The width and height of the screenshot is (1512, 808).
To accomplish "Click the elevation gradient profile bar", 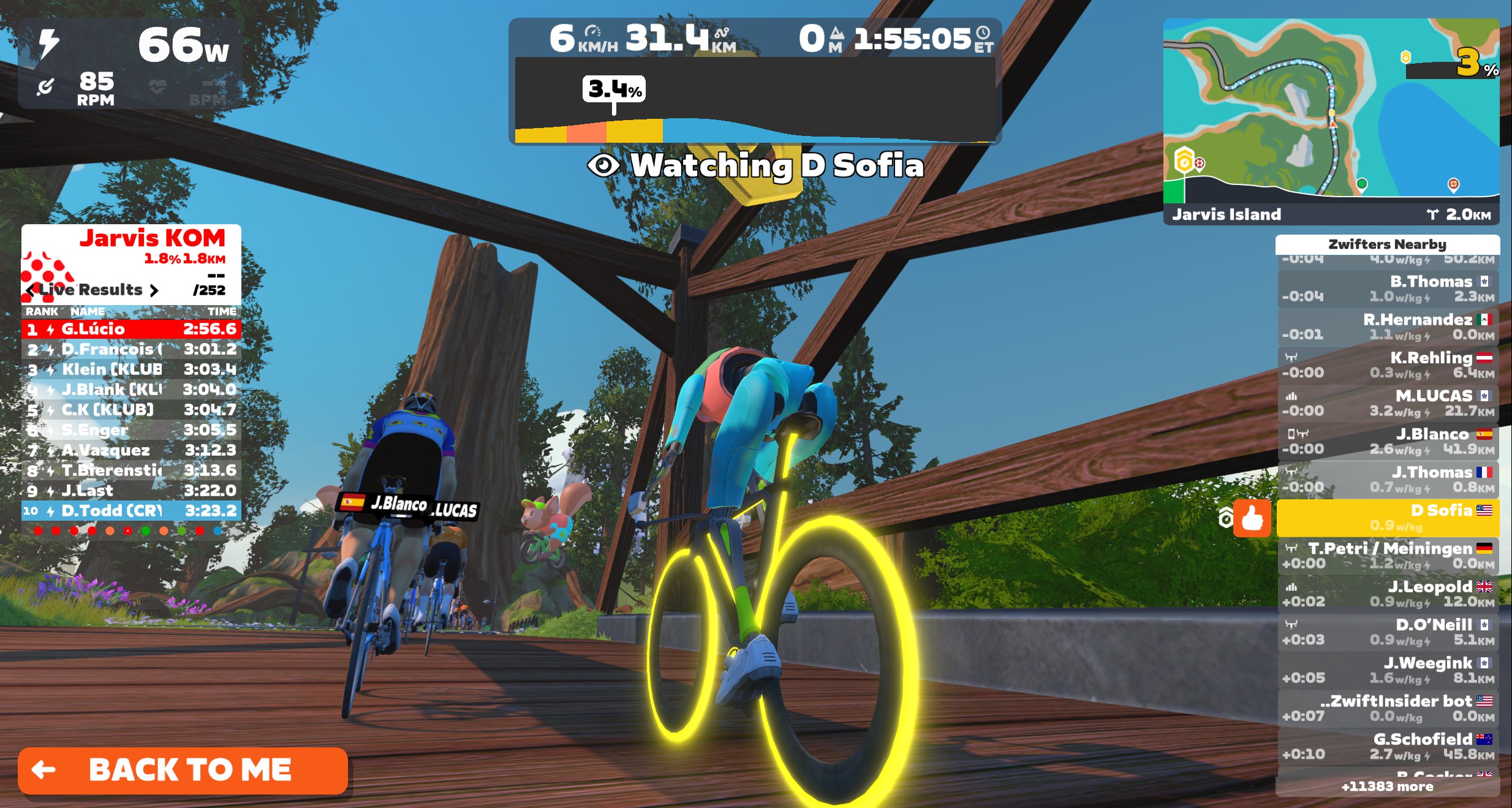I will coord(755,101).
